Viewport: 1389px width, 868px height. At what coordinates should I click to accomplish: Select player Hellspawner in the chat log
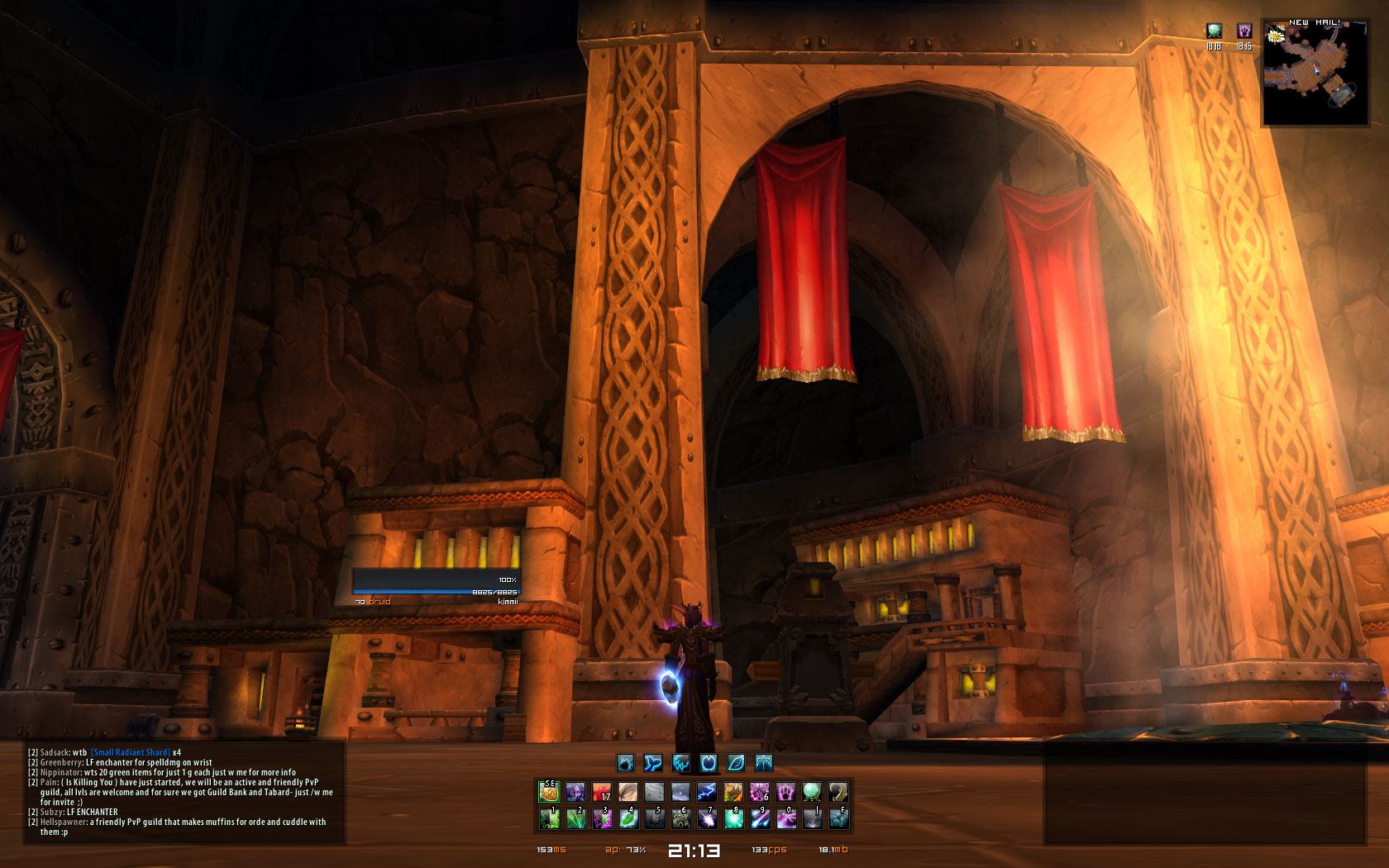(63, 822)
